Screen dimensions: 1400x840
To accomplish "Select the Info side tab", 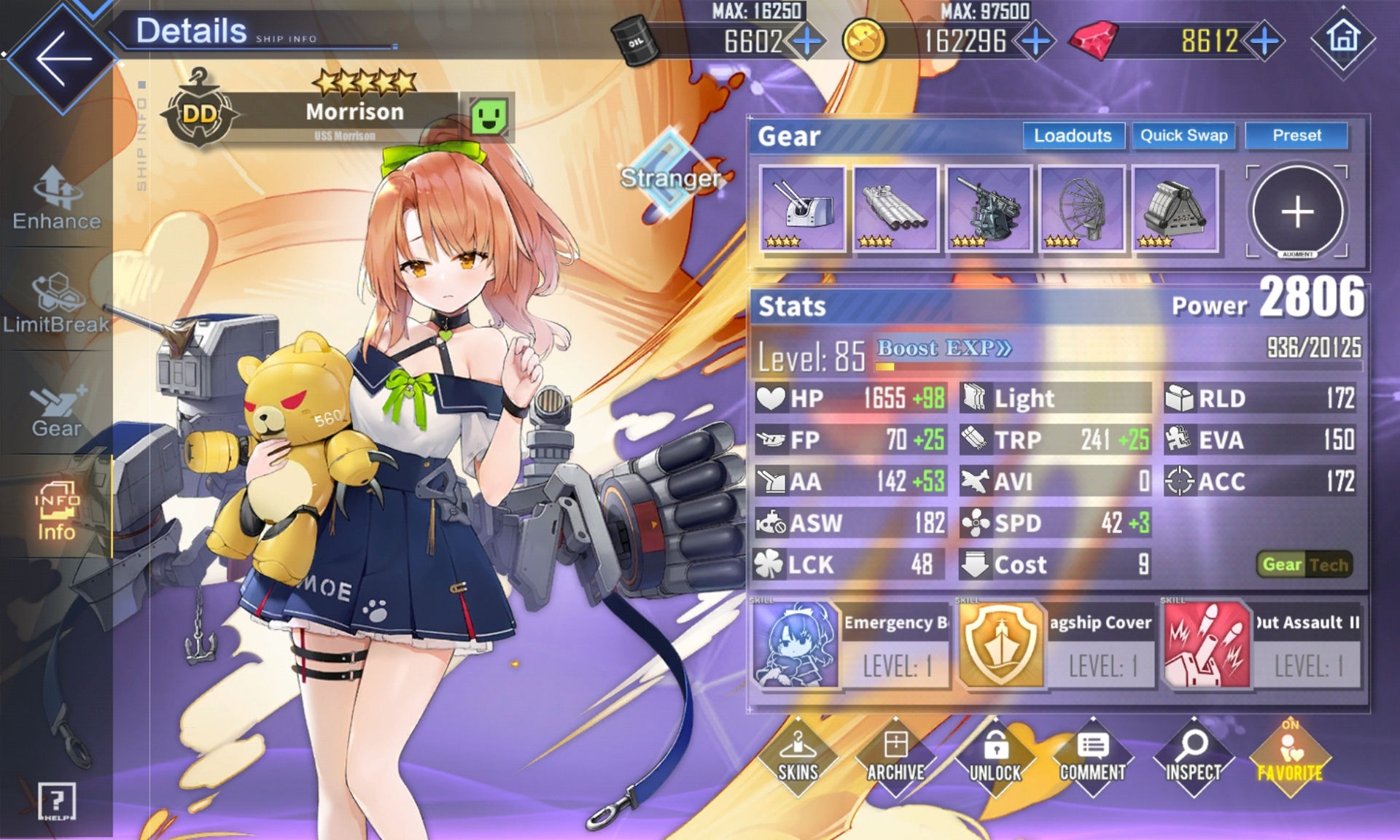I will (x=57, y=512).
